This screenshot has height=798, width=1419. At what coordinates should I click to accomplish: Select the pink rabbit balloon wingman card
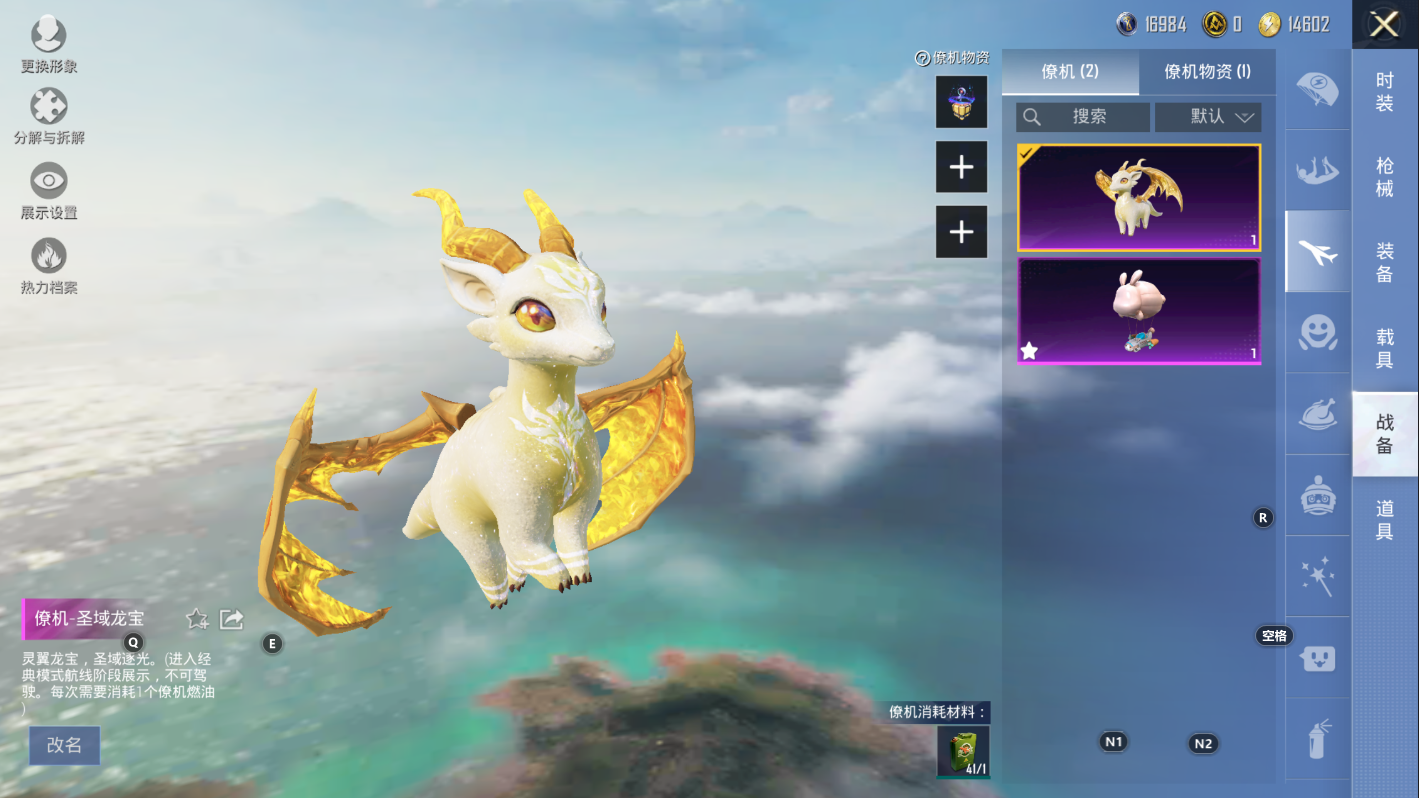pos(1139,311)
